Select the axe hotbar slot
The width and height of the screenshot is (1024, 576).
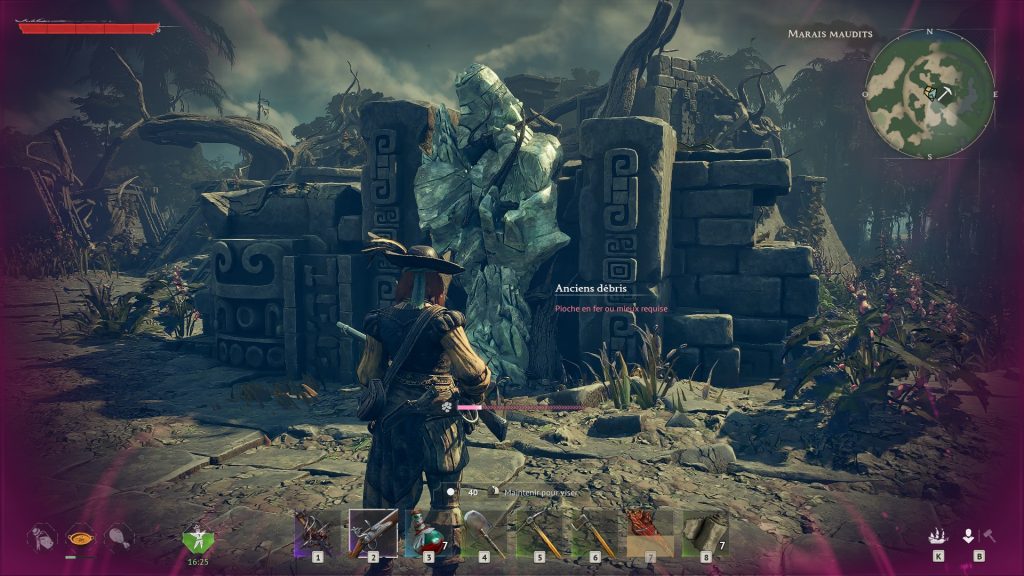(595, 532)
